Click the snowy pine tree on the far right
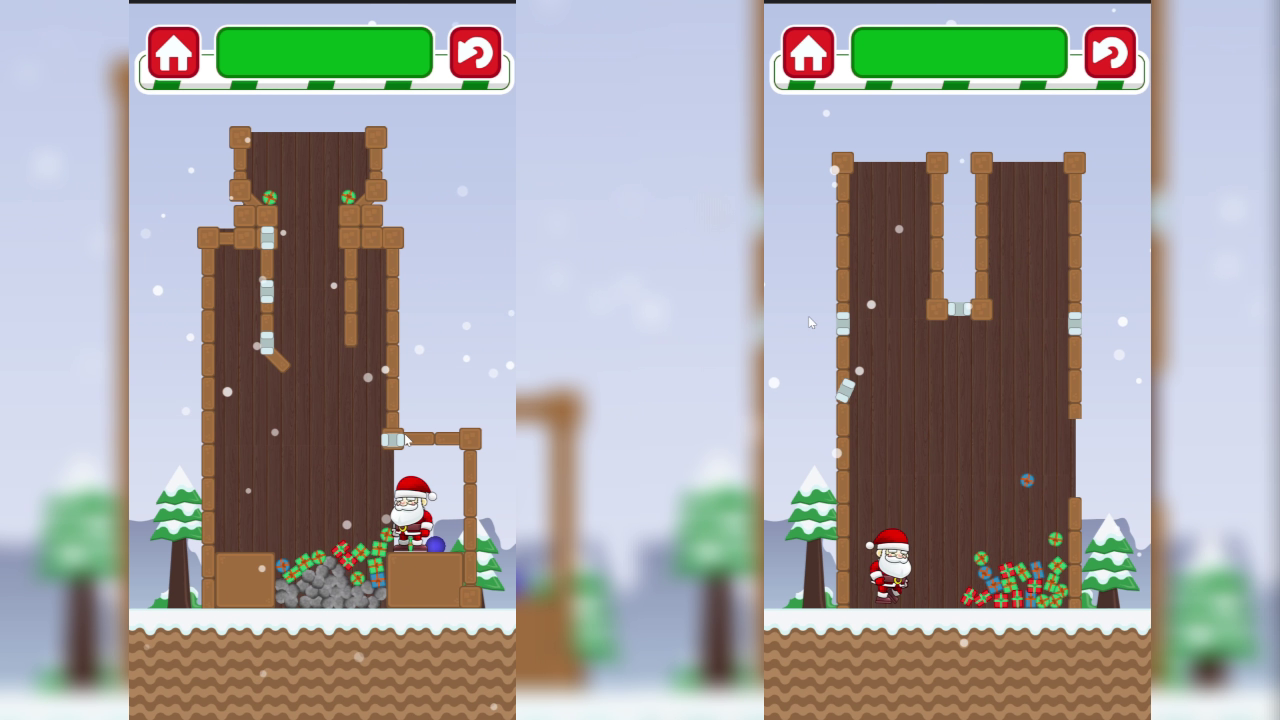 [x=1110, y=560]
